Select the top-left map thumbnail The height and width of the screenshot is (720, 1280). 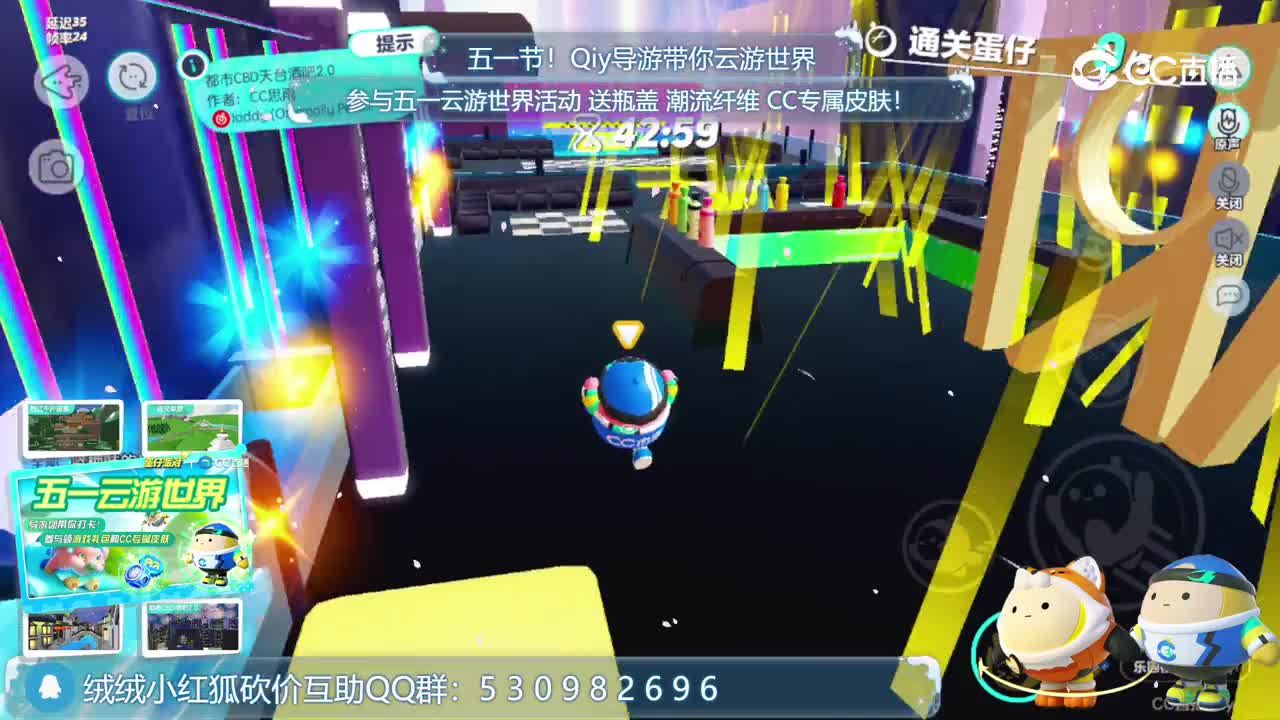(72, 426)
